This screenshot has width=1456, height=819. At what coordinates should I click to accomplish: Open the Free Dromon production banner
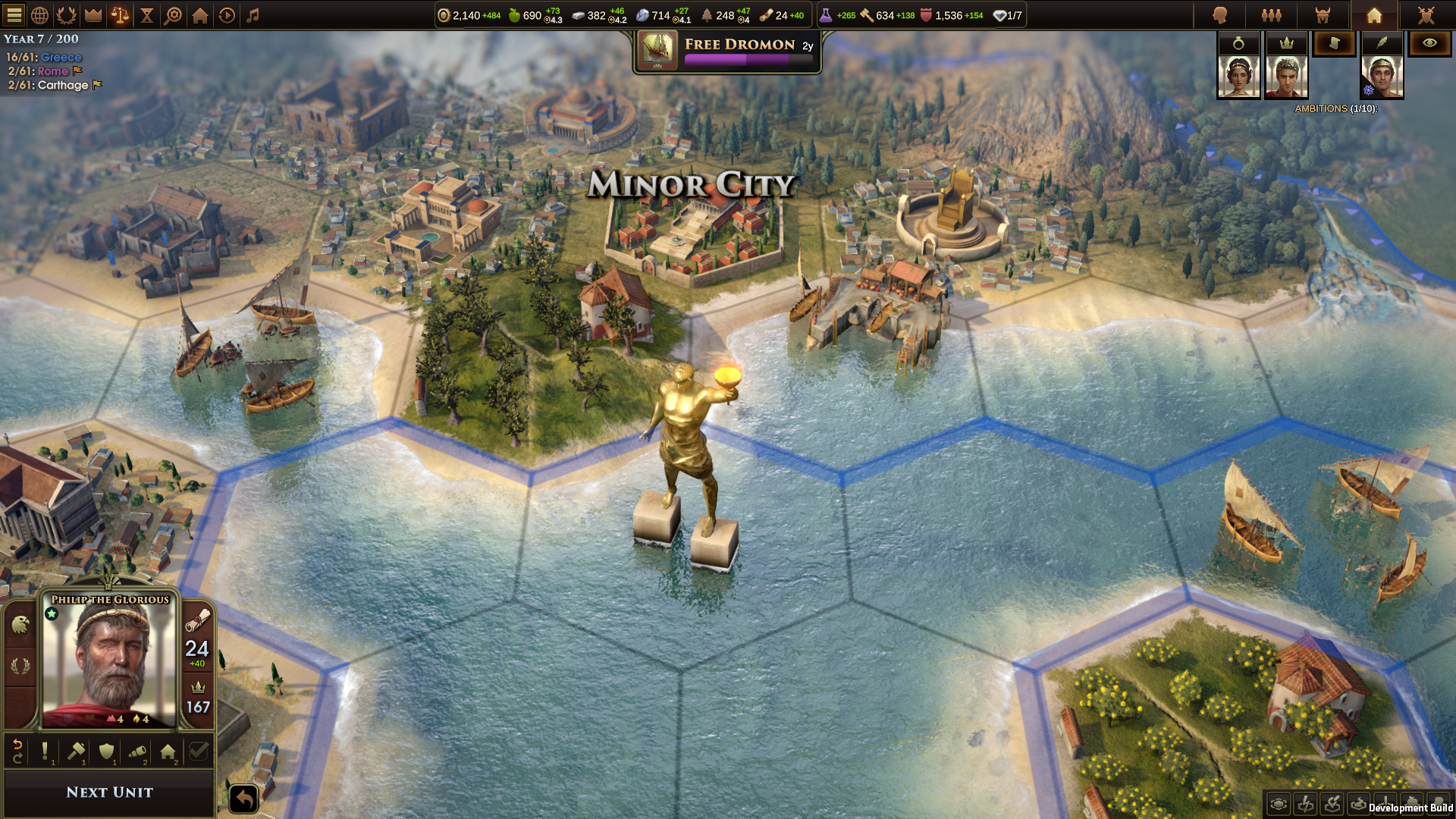727,52
